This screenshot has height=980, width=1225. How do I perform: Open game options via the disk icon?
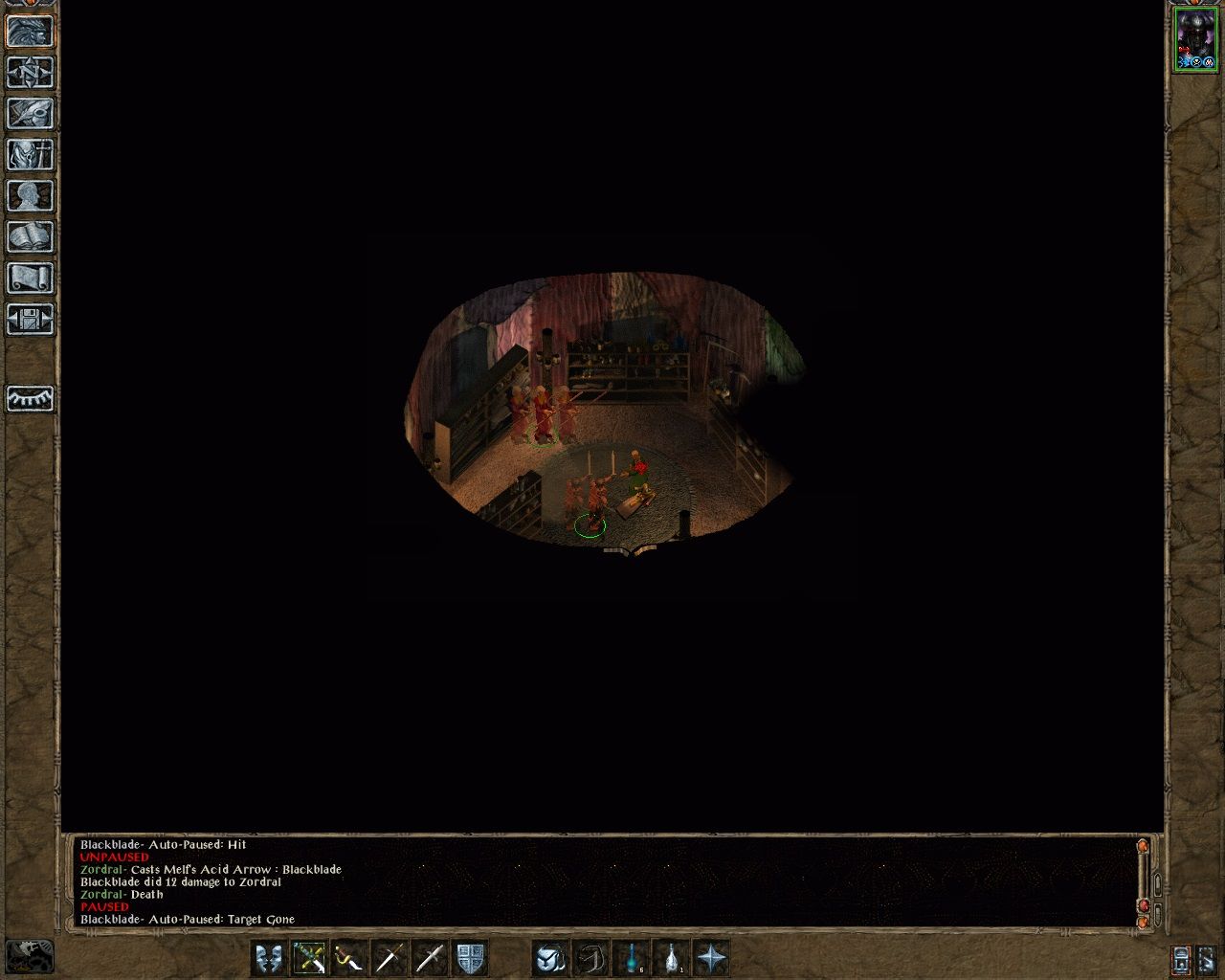[29, 320]
